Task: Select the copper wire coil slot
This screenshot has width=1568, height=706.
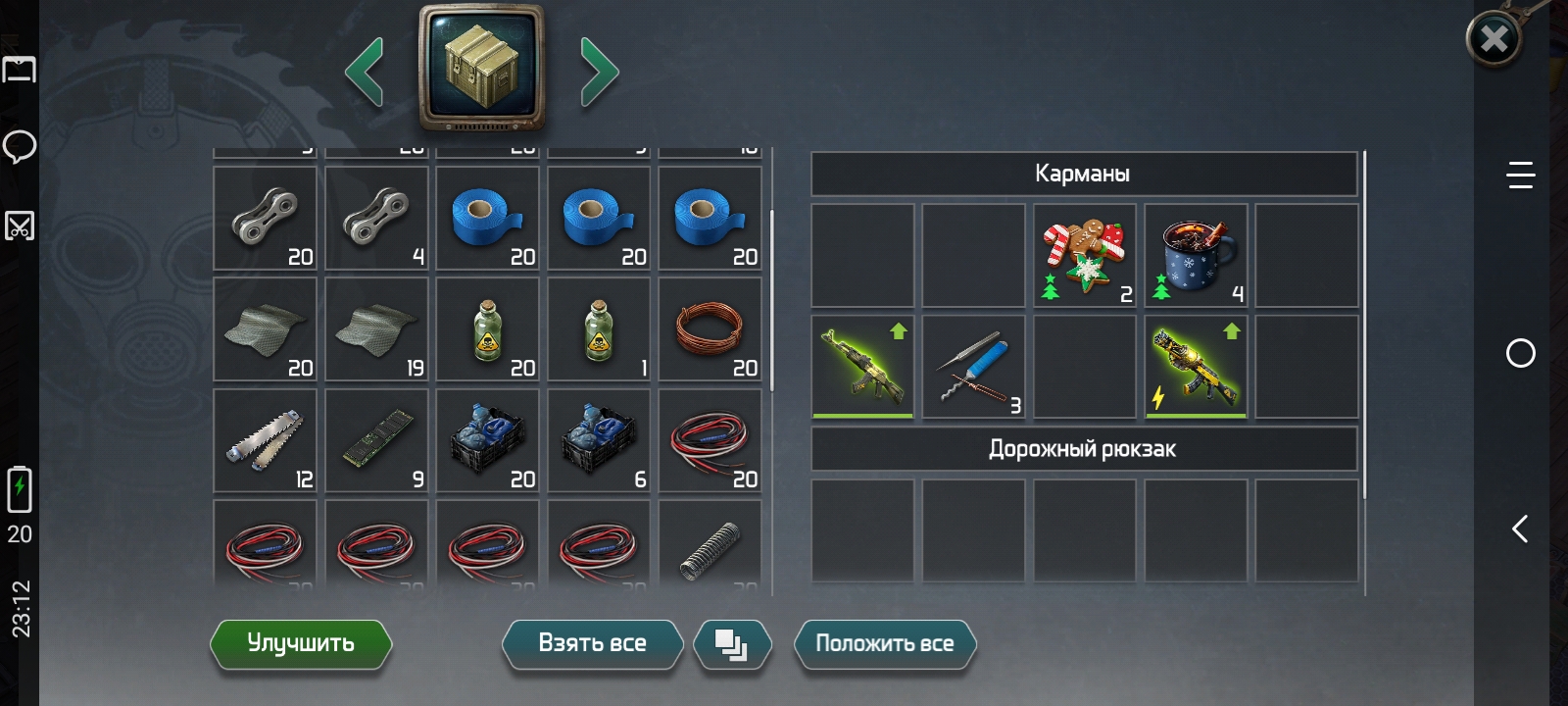Action: pos(710,329)
